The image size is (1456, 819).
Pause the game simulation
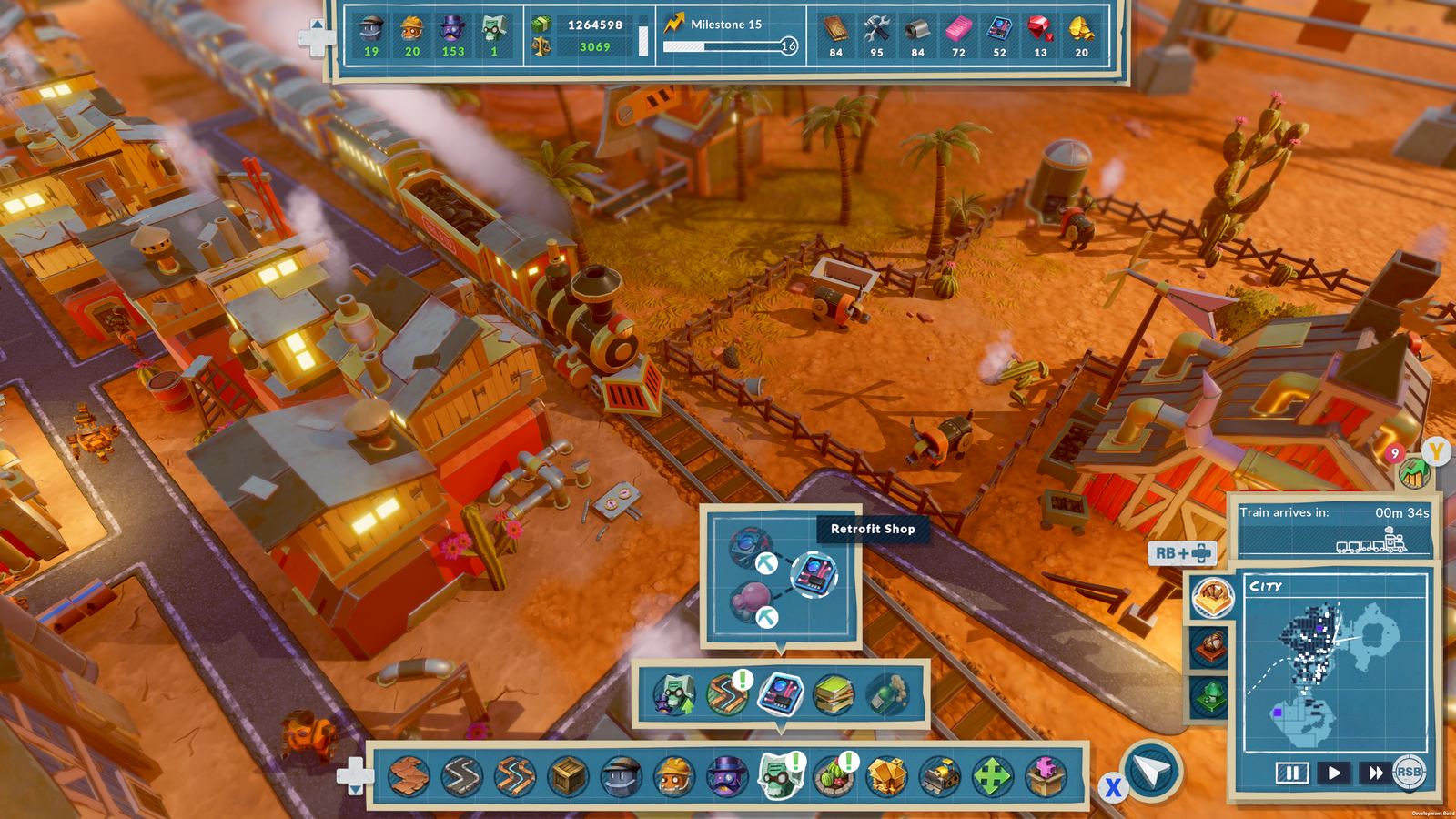click(1291, 773)
